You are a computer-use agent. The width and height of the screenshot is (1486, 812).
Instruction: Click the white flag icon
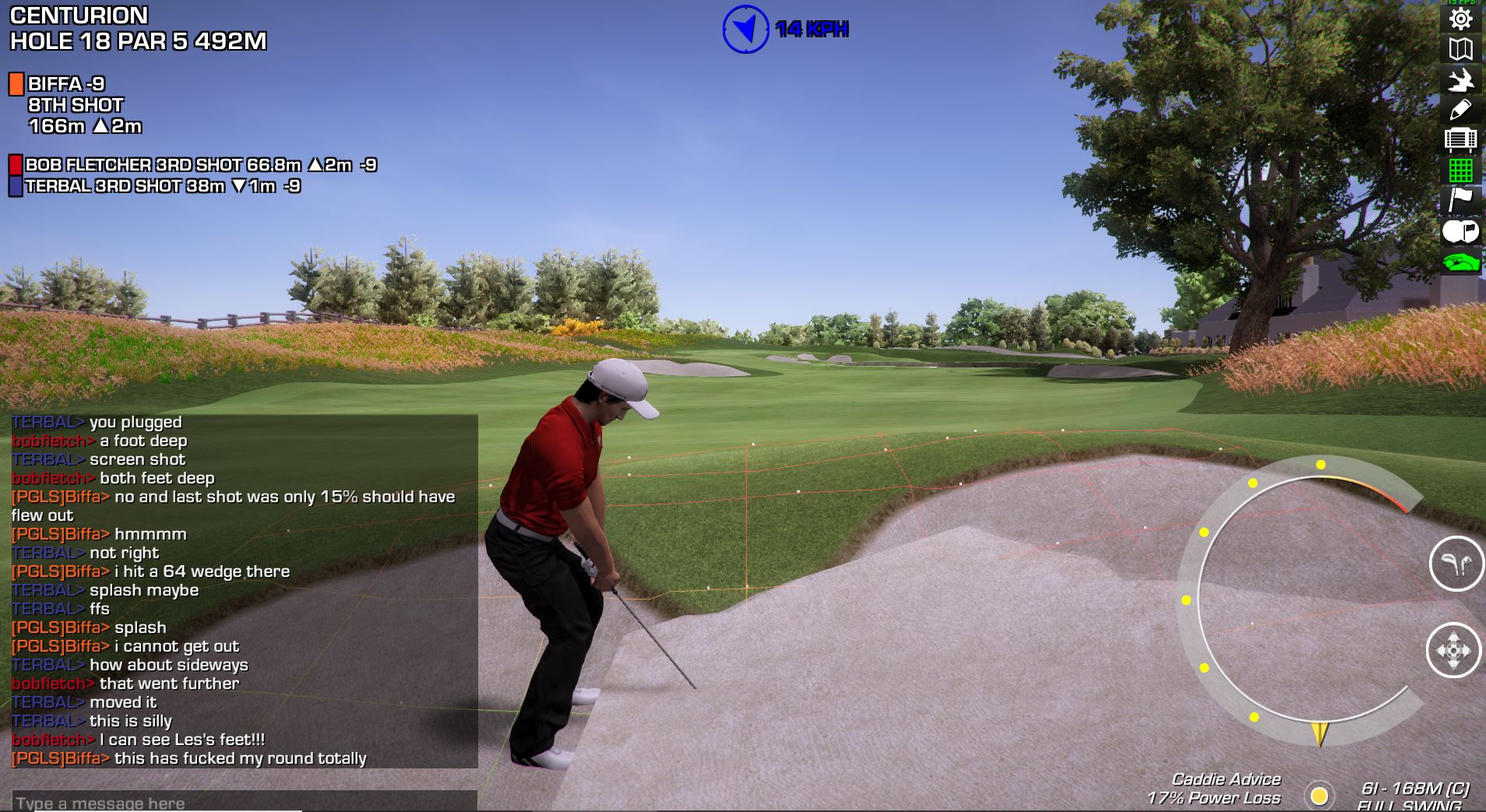1460,199
